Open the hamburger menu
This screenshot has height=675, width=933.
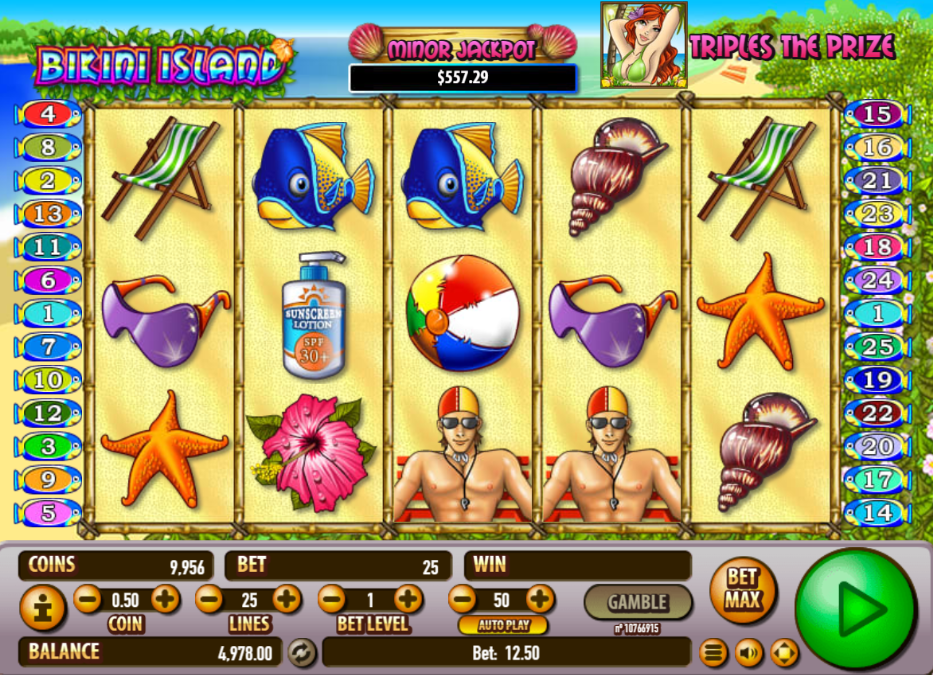[x=713, y=654]
